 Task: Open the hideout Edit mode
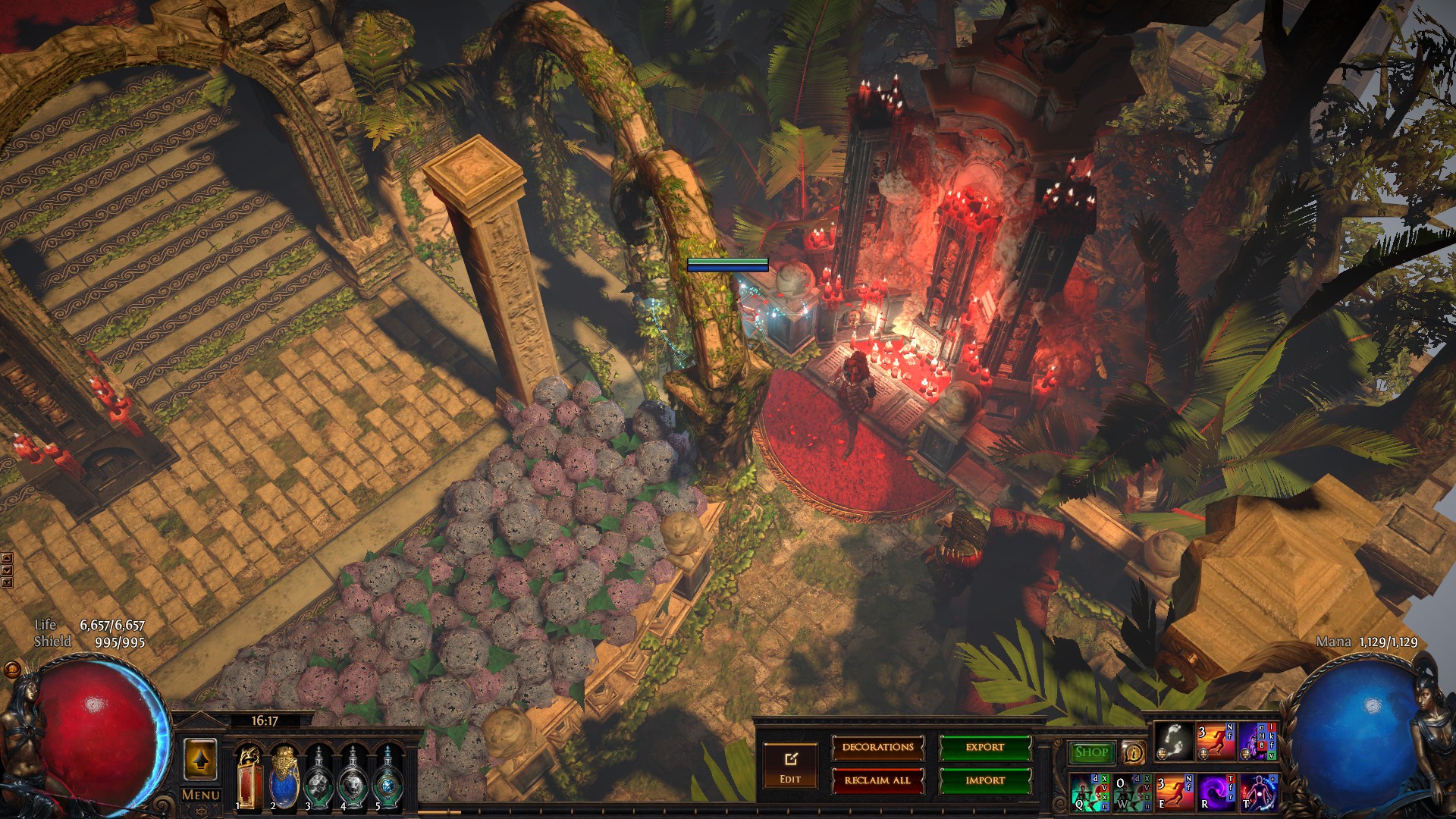(790, 766)
